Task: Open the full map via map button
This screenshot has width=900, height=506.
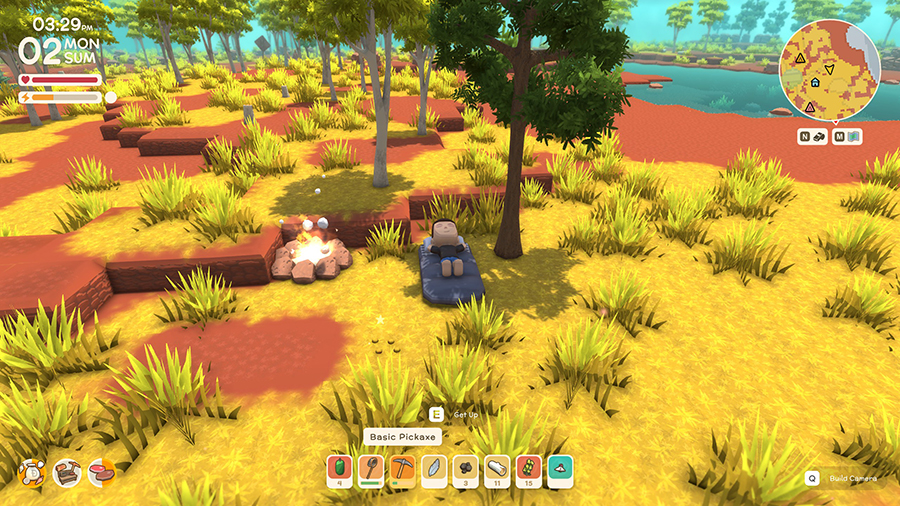Action: (847, 136)
